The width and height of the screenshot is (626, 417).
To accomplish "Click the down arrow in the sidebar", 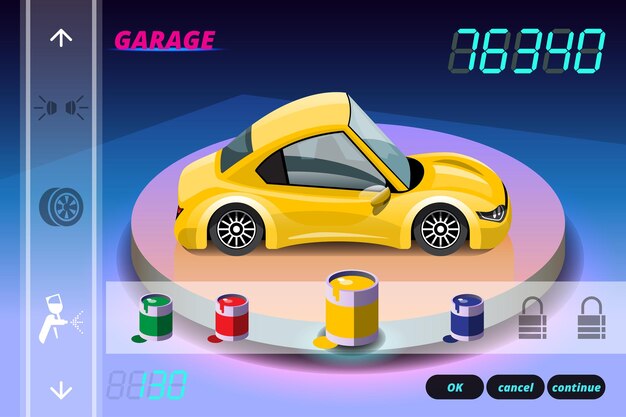I will [61, 389].
